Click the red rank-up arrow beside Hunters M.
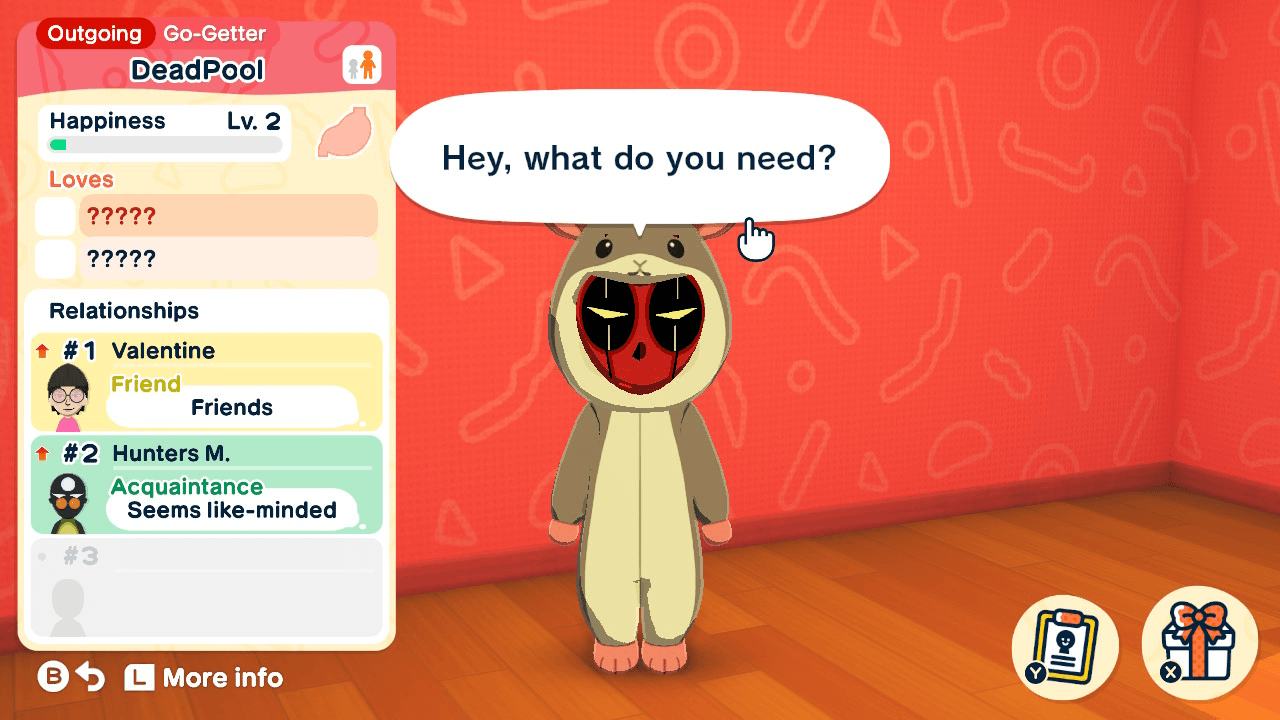The height and width of the screenshot is (720, 1280). tap(41, 453)
